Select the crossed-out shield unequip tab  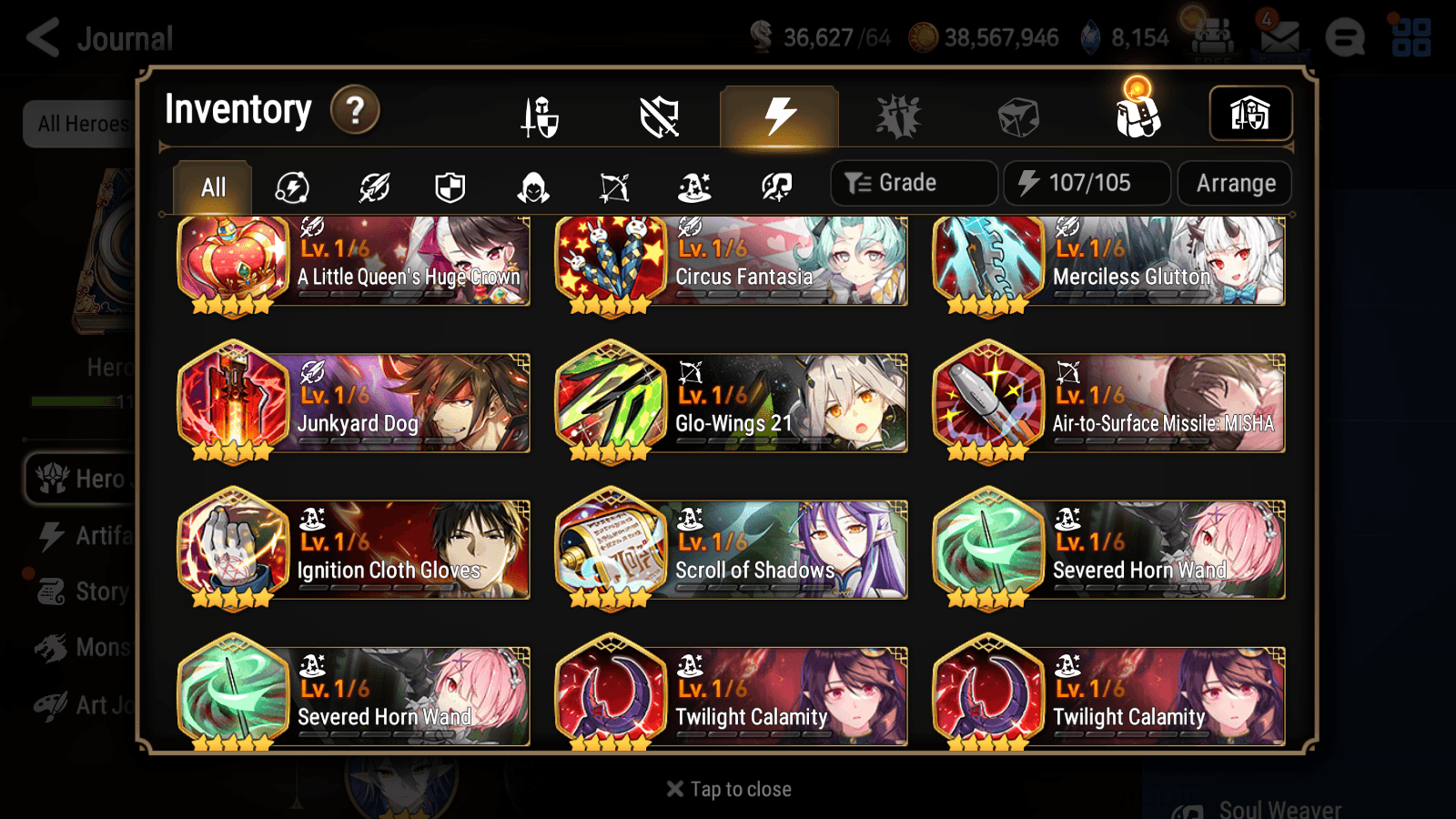point(660,116)
